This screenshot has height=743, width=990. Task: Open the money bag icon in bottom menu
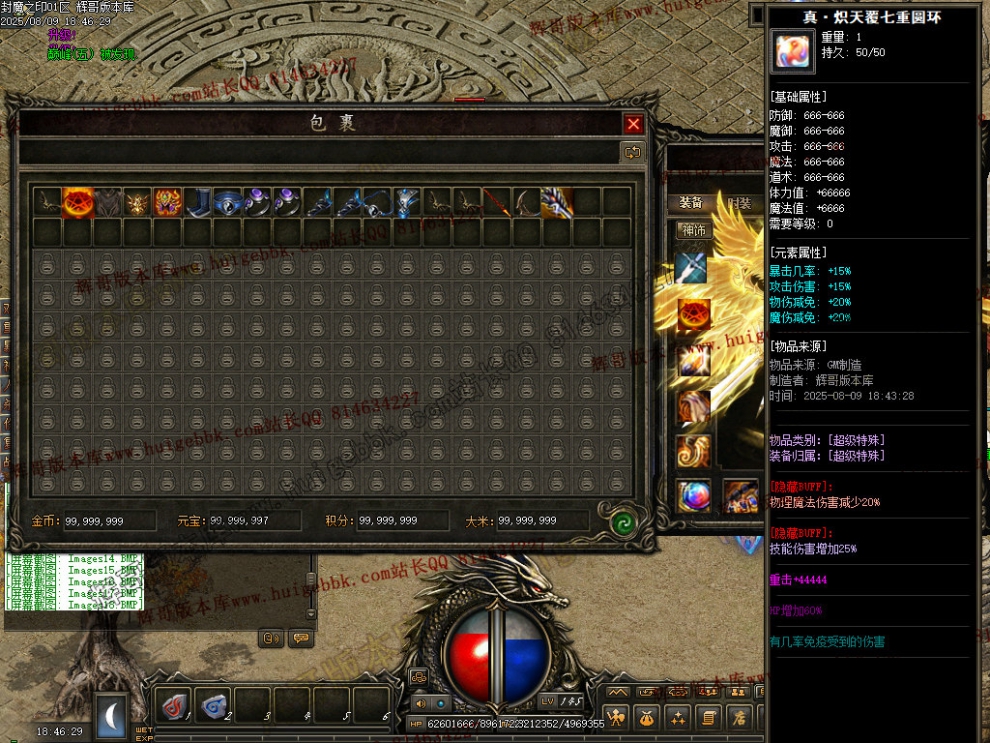pyautogui.click(x=648, y=716)
